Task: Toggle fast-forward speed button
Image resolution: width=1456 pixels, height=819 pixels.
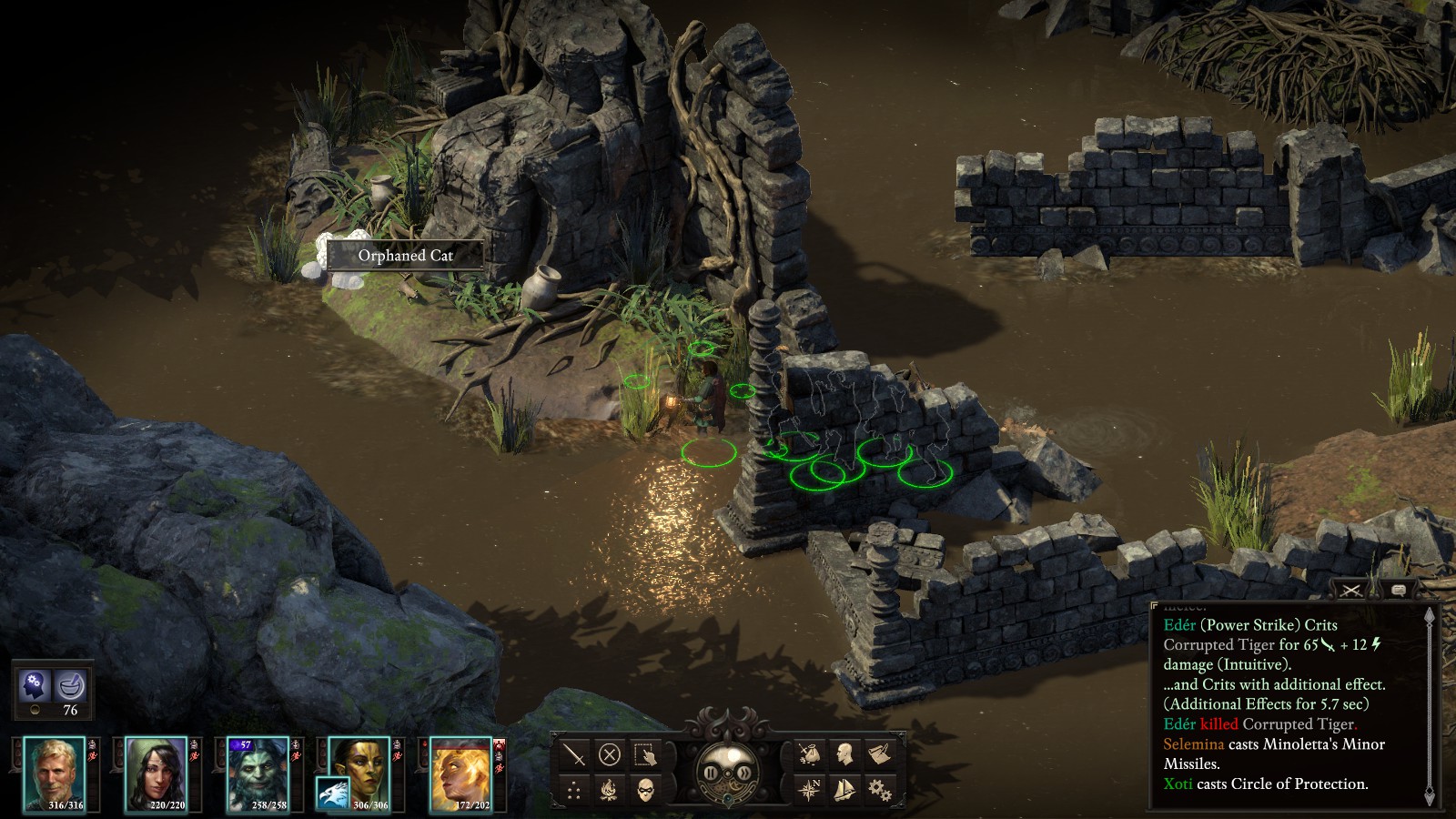Action: 744,773
